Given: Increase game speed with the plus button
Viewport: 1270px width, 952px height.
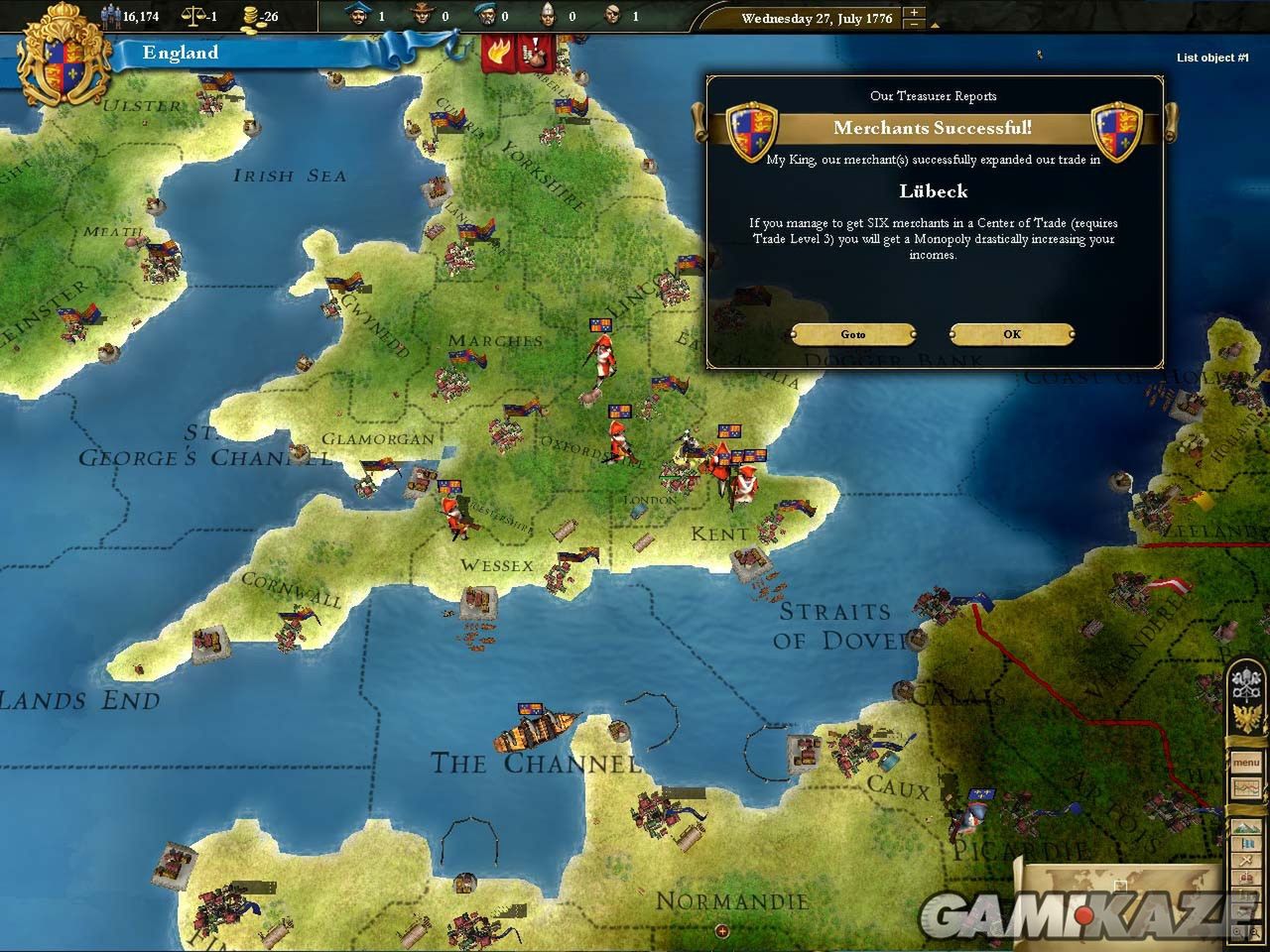Looking at the screenshot, I should (x=915, y=13).
